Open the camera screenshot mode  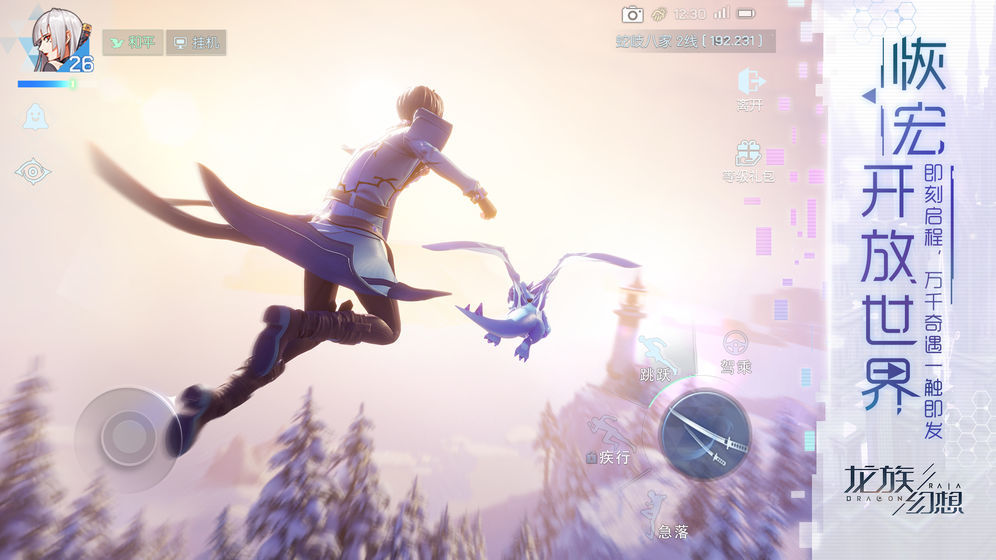[632, 14]
